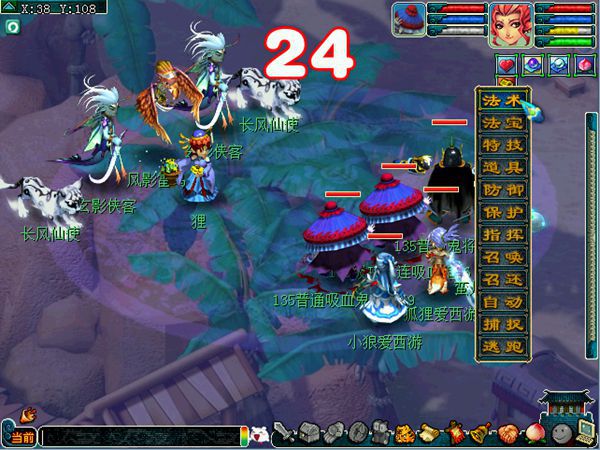Choose the 捕捉 capture command

click(501, 324)
